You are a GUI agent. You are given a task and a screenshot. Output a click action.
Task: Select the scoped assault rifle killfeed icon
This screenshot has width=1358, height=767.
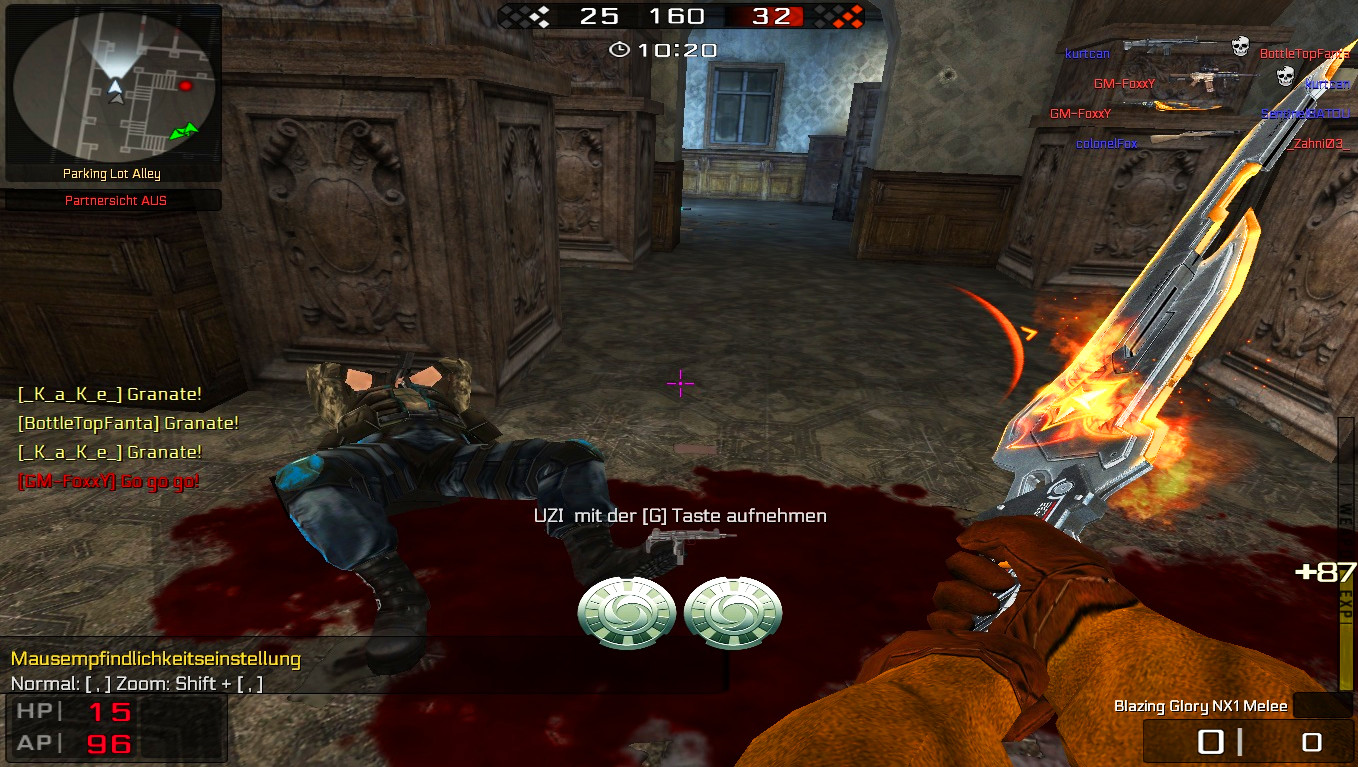(x=1211, y=78)
